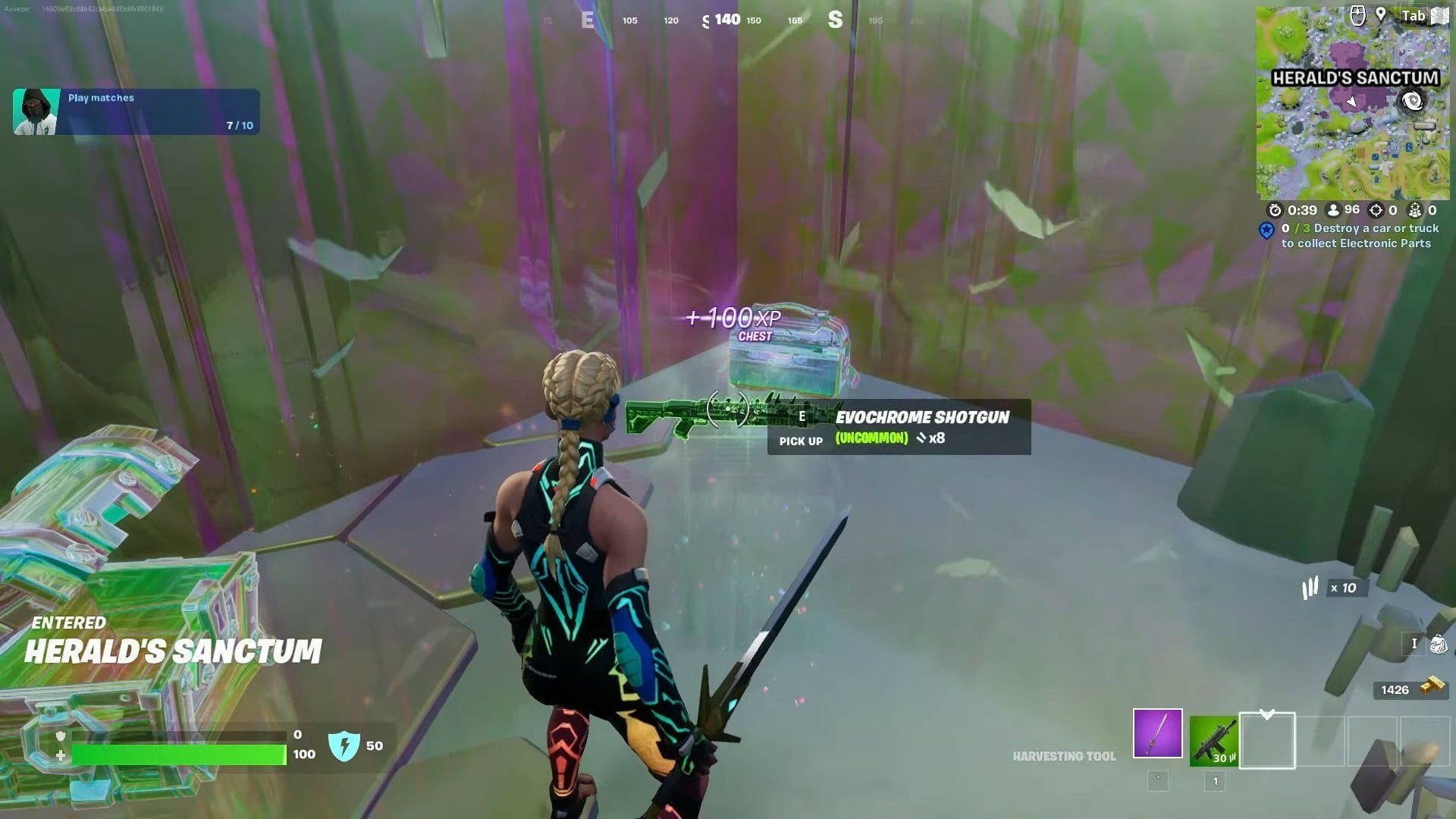Screen dimensions: 1456x819
Task: Click the team eliminations icon
Action: point(1415,209)
